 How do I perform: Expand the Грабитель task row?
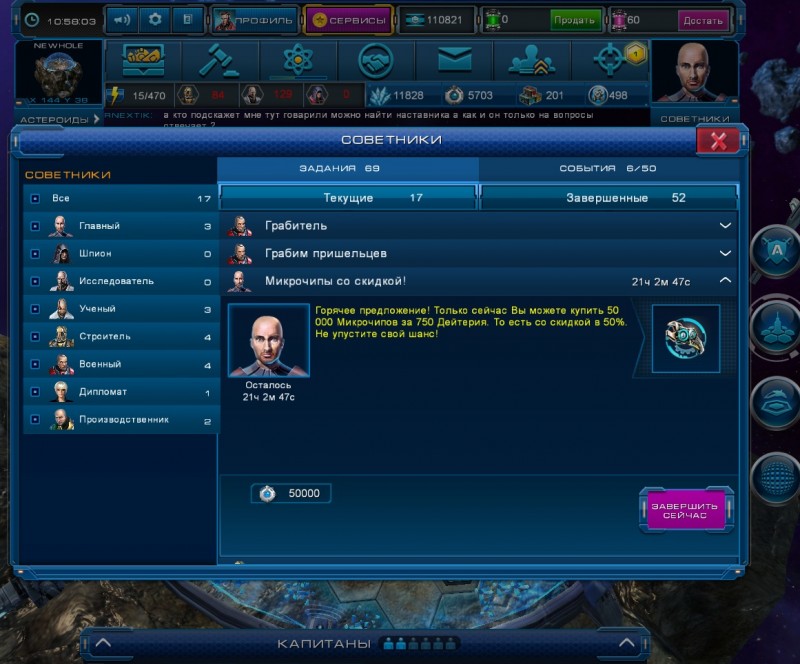pos(726,226)
